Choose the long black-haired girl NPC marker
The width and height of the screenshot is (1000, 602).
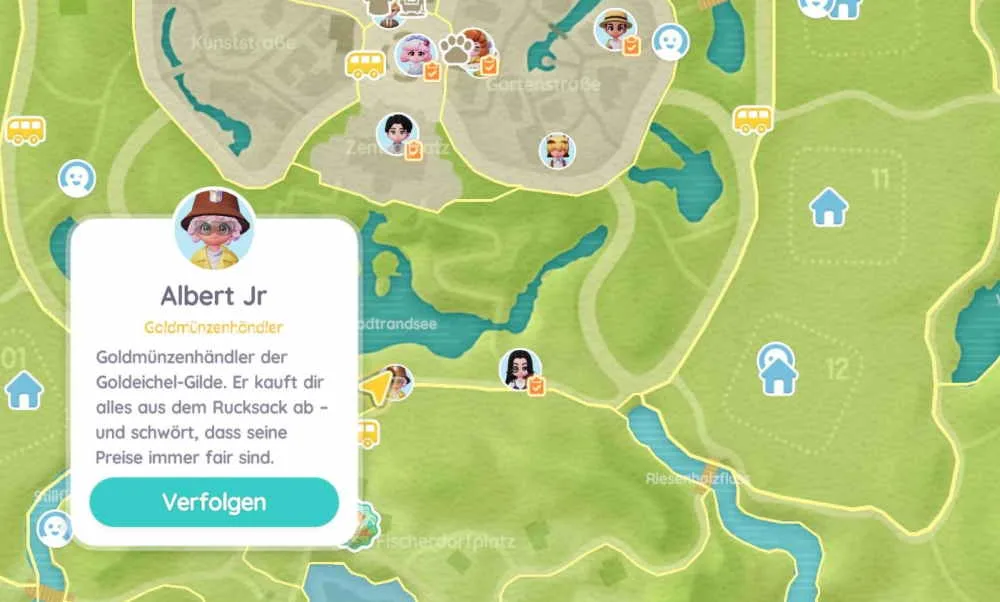[x=520, y=369]
